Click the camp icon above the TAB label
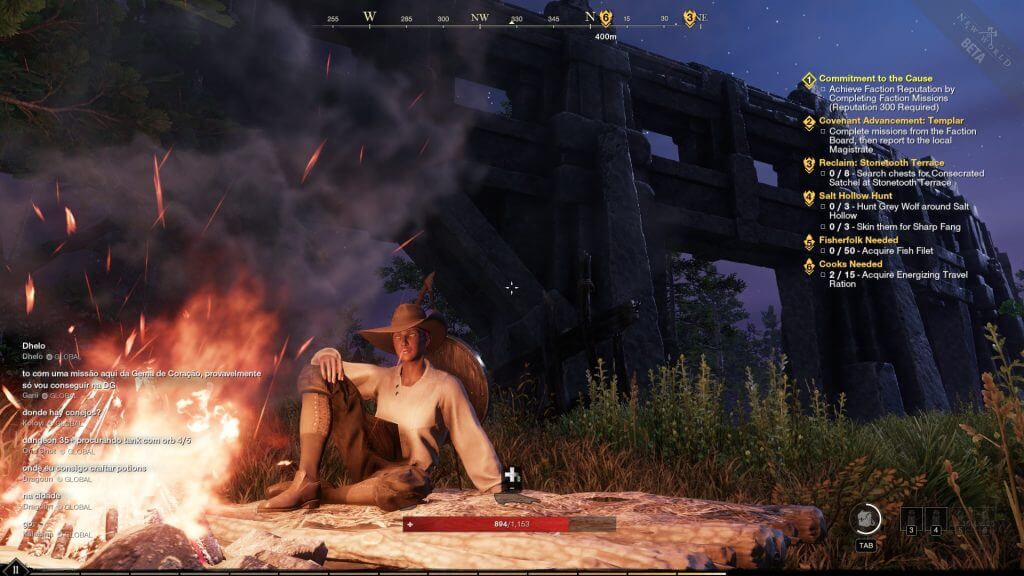Viewport: 1024px width, 576px height. coord(866,518)
